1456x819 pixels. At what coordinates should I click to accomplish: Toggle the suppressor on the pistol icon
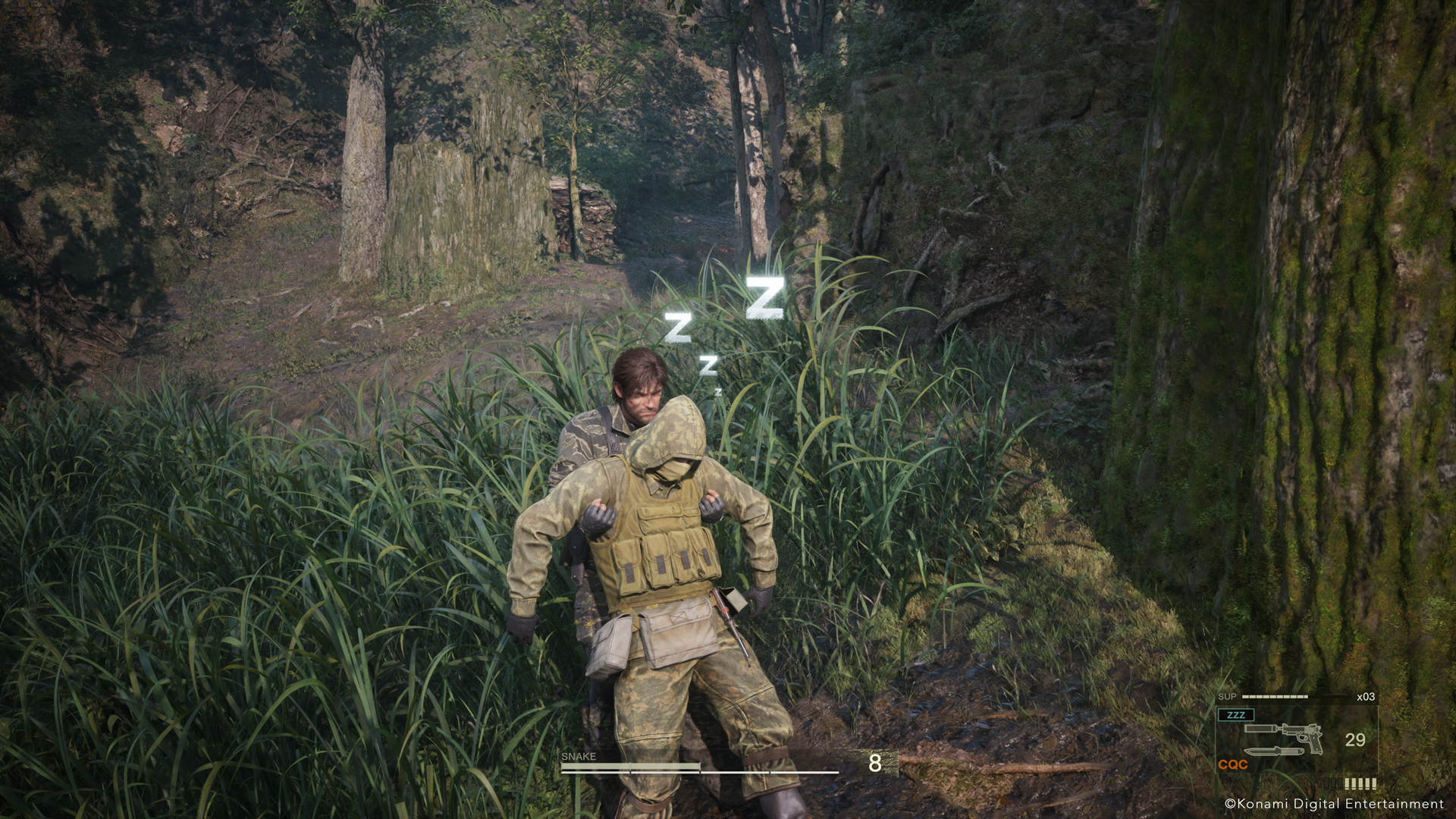pos(1259,728)
